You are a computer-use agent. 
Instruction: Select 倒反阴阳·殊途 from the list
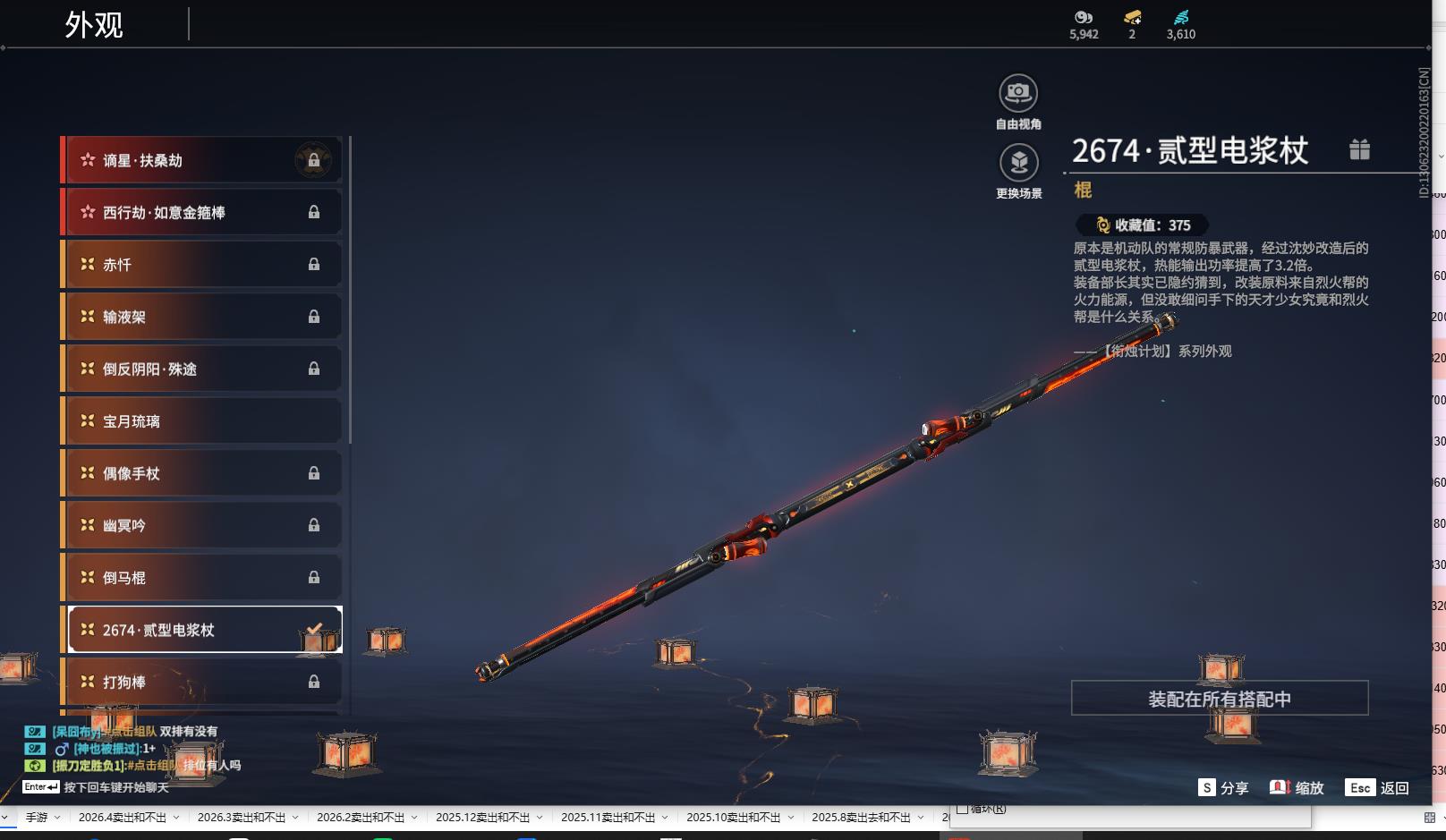202,369
